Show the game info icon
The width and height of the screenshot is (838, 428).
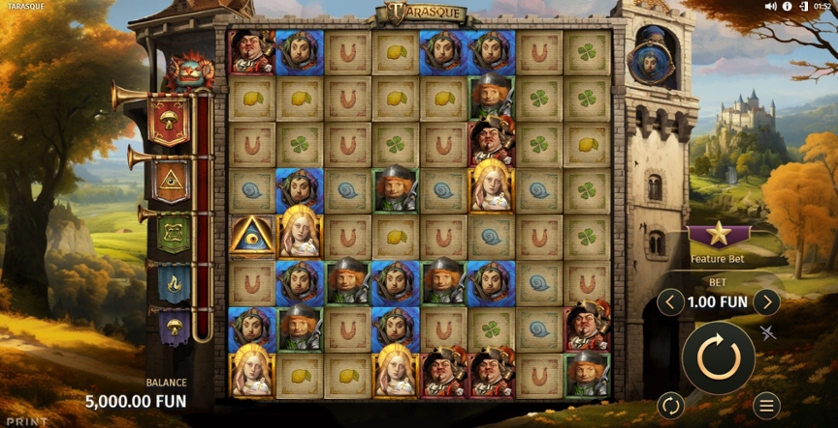(x=787, y=7)
